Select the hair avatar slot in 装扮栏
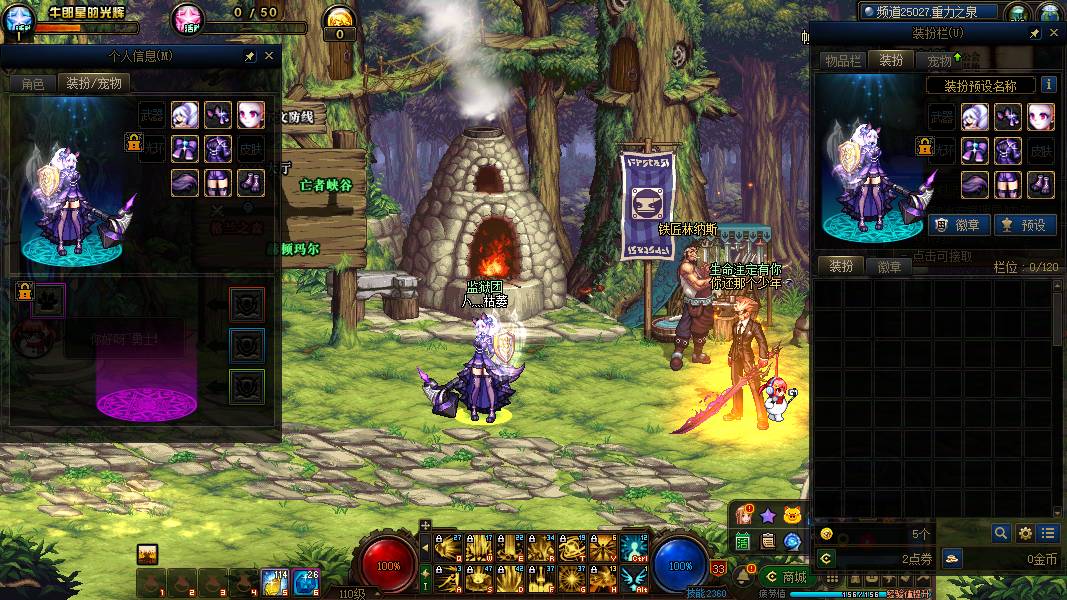This screenshot has width=1067, height=600. pyautogui.click(x=975, y=117)
